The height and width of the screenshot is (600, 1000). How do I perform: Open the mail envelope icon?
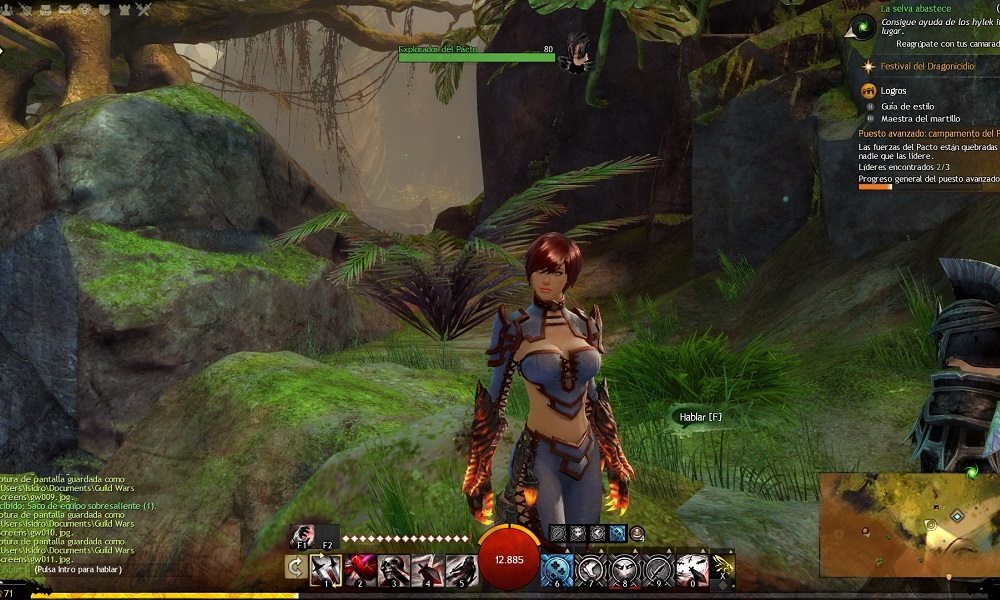(x=66, y=10)
